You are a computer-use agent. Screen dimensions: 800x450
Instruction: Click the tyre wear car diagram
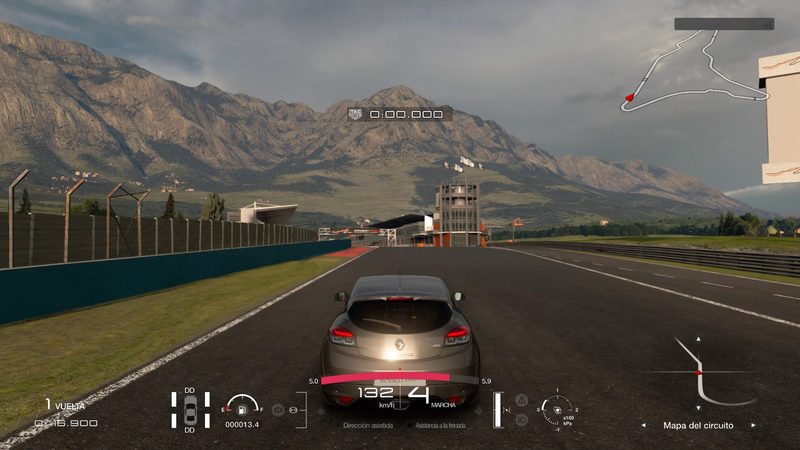pos(190,410)
